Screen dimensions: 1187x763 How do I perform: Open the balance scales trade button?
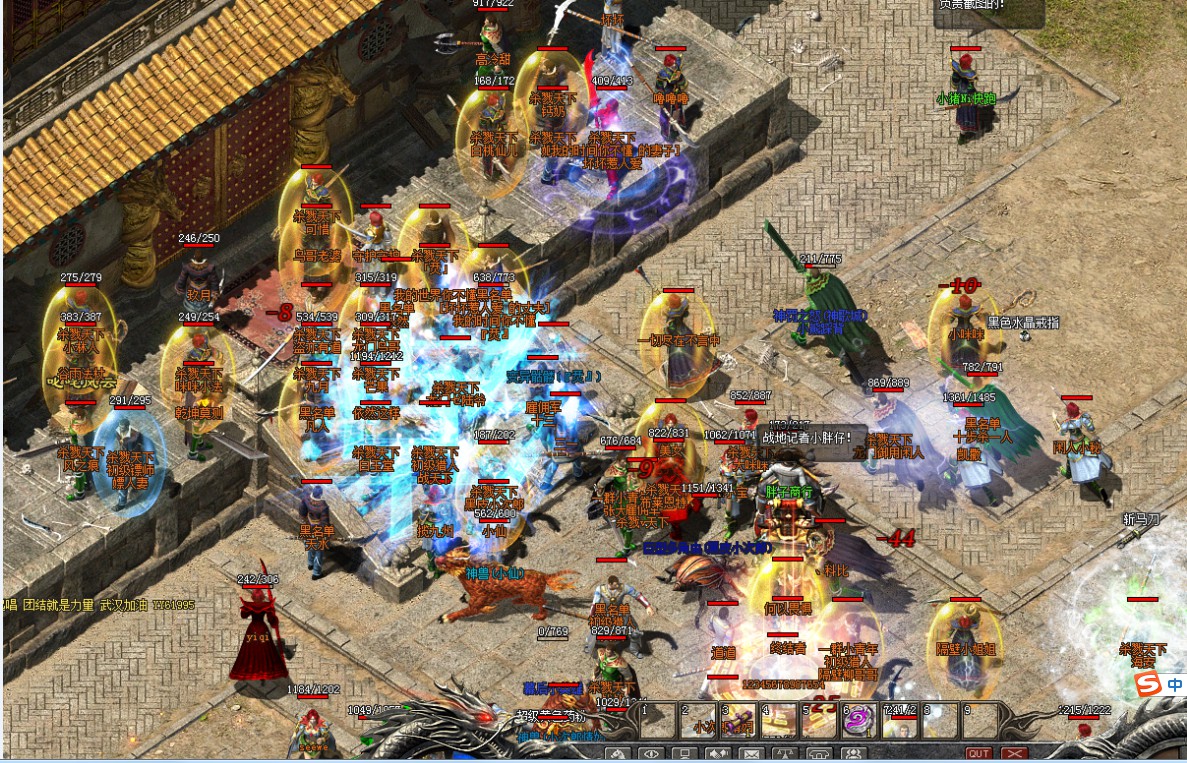[x=786, y=754]
